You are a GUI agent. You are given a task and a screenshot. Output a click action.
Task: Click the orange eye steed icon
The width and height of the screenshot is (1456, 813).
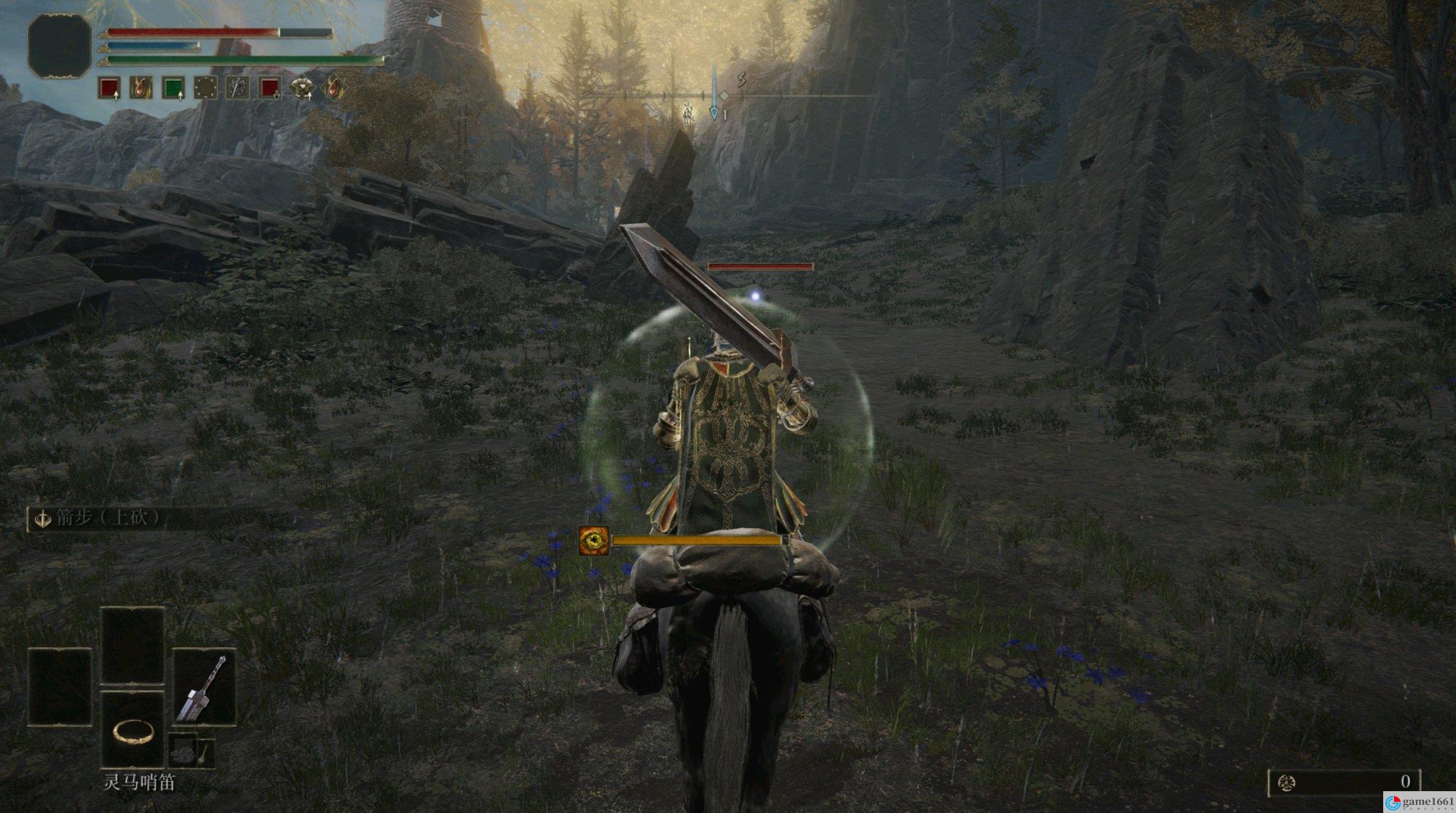tap(594, 541)
